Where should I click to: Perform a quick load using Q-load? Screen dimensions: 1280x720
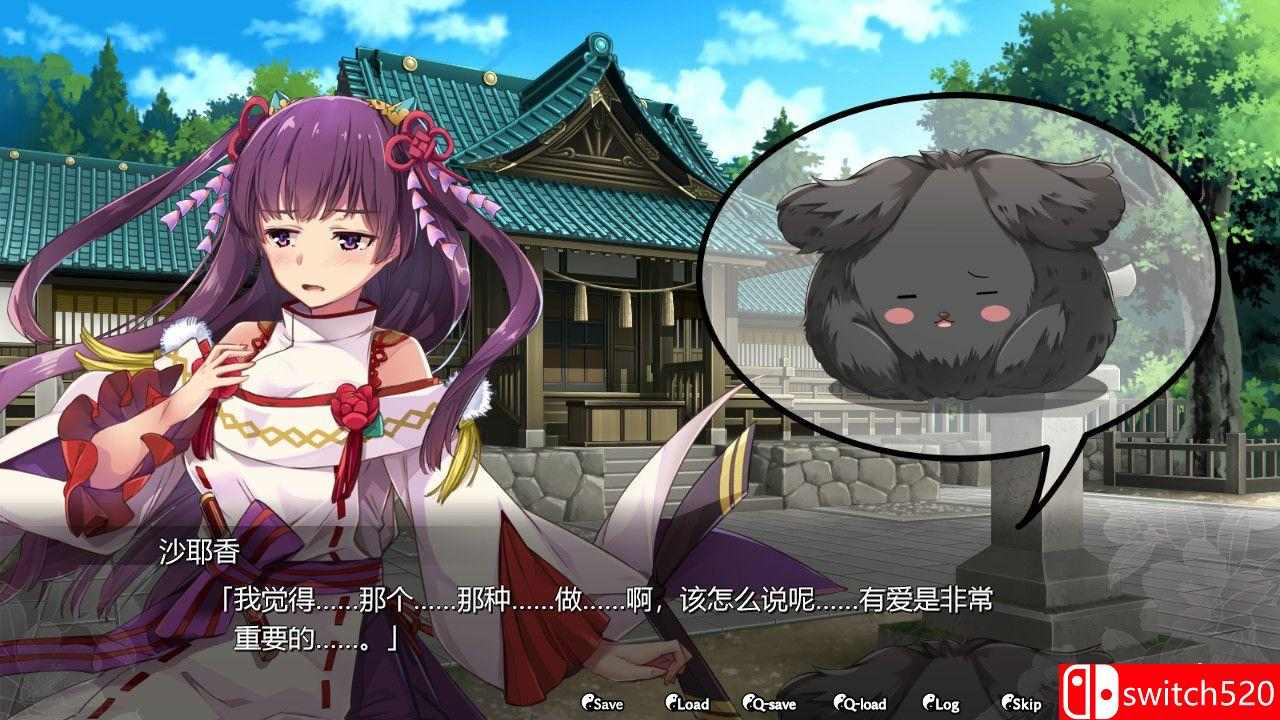862,704
